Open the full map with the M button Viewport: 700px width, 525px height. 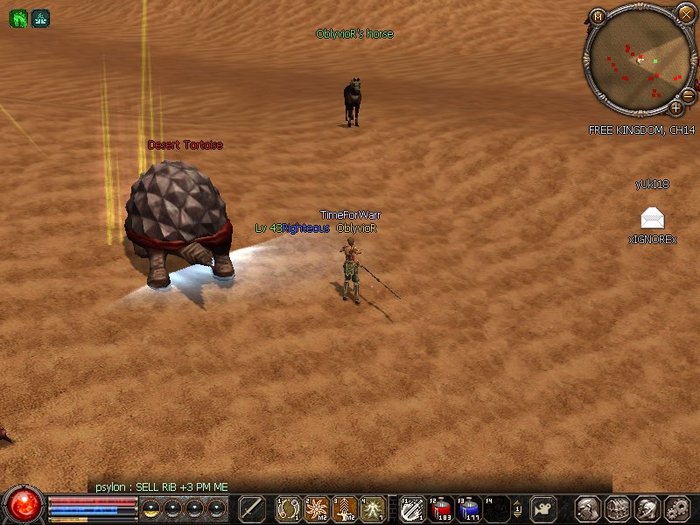tap(597, 16)
